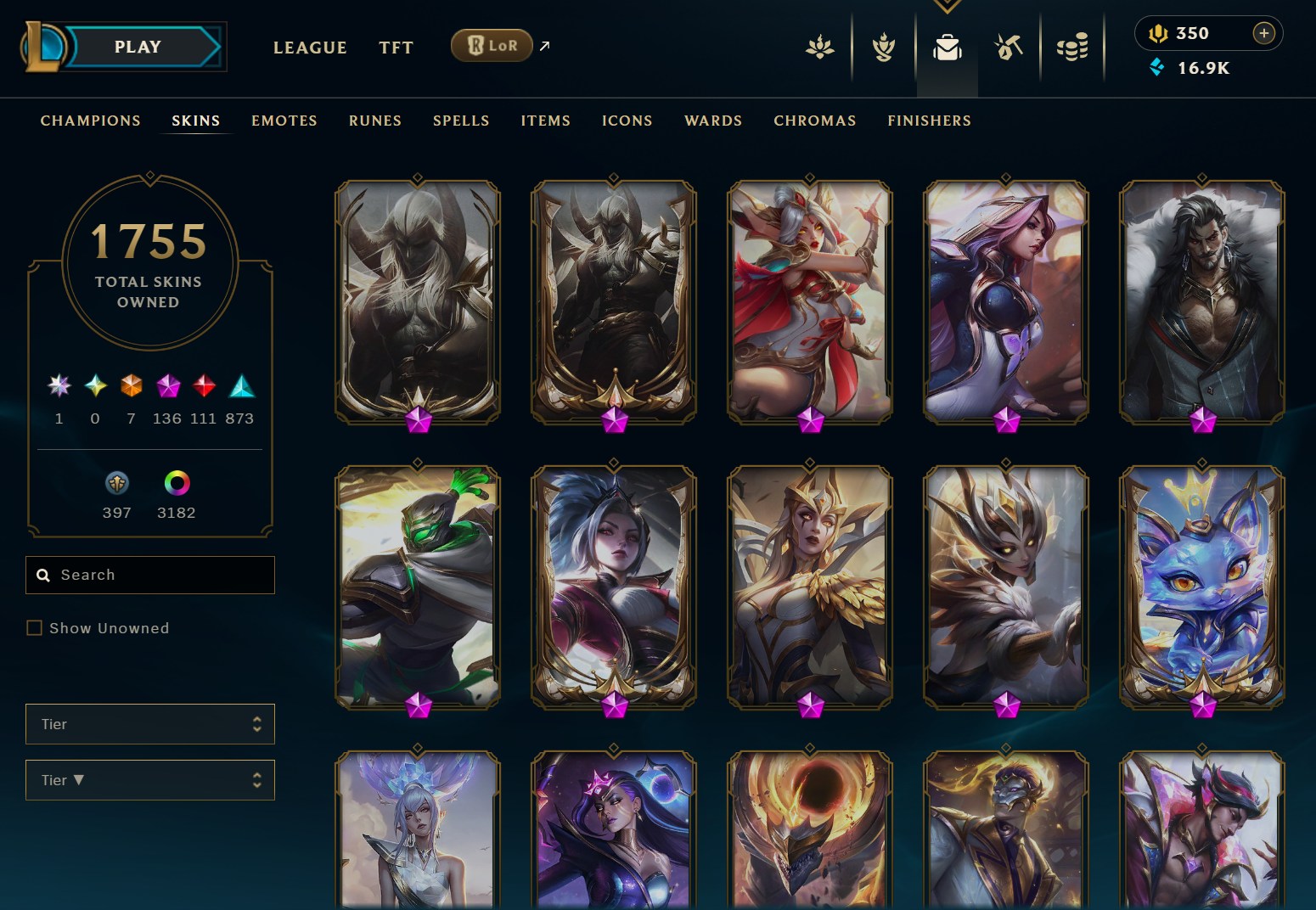Add more RP with the plus button
The height and width of the screenshot is (910, 1316).
click(1263, 33)
